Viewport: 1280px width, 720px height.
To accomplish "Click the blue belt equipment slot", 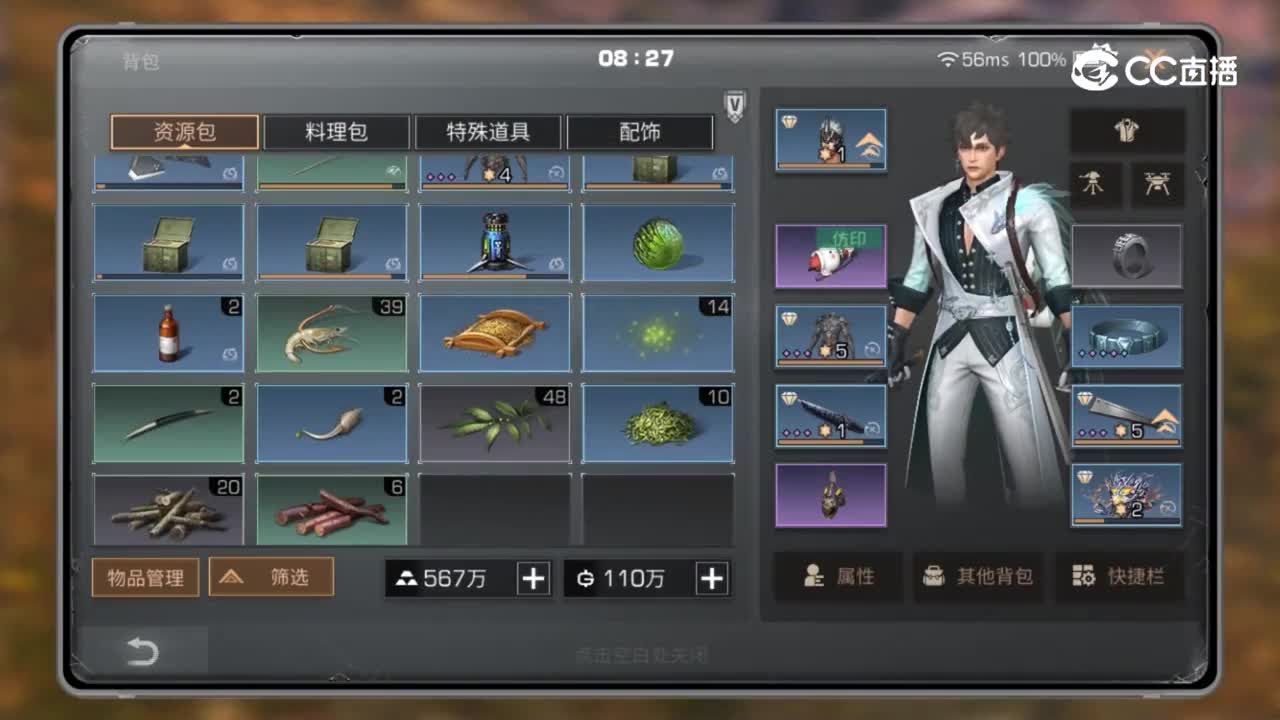I will [1127, 336].
